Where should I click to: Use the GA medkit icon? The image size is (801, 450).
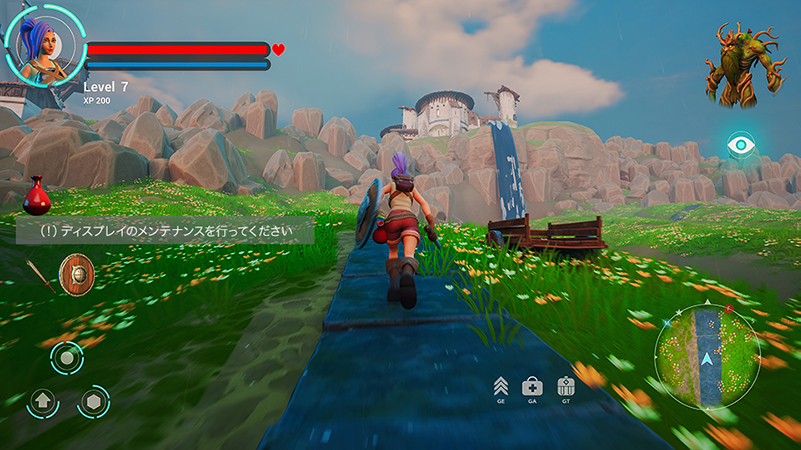[x=533, y=386]
